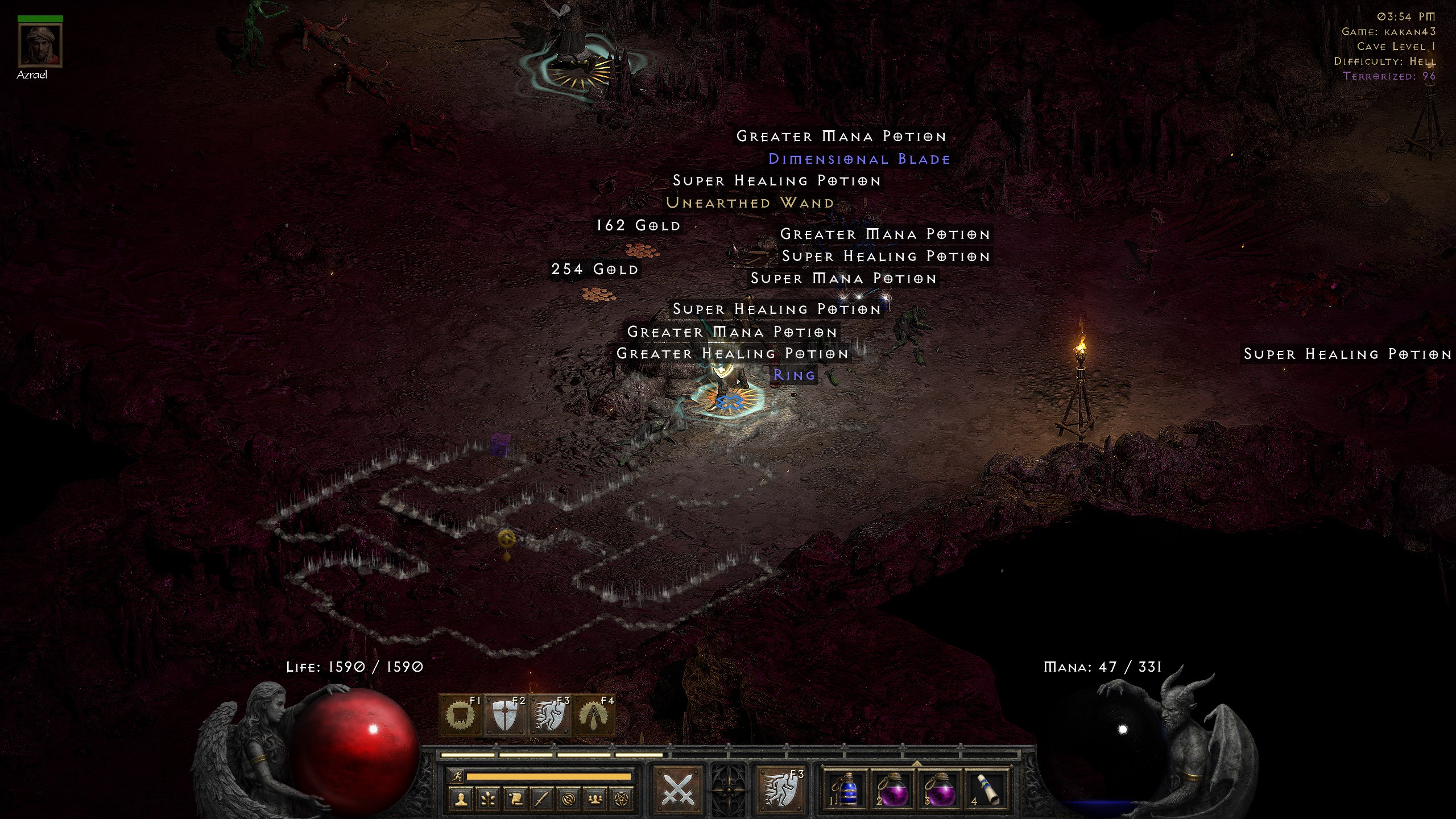
Task: Click the F4 skill hotkey slot
Action: click(x=596, y=715)
